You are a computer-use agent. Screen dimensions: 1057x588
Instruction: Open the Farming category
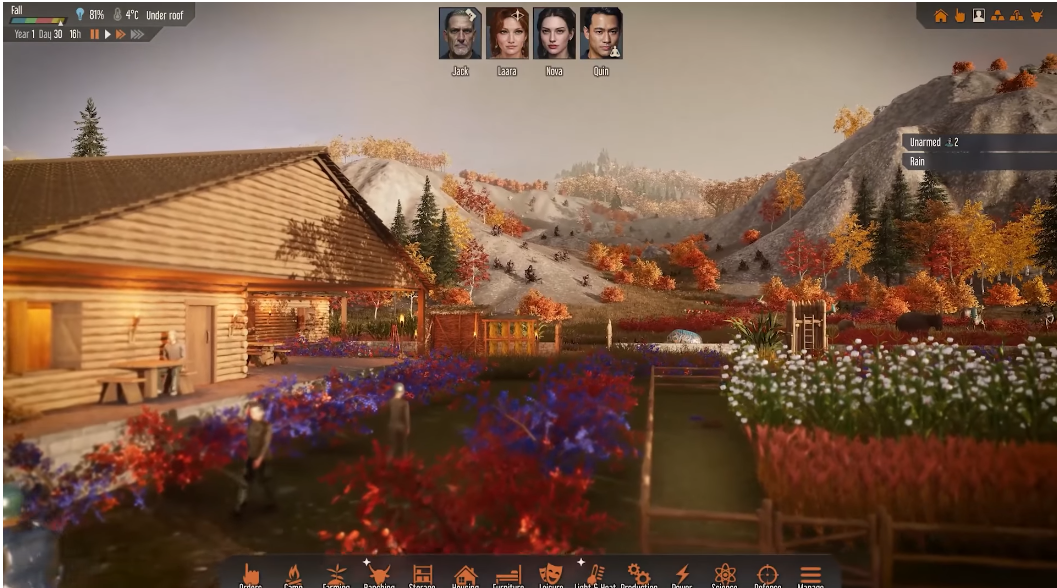pos(336,575)
